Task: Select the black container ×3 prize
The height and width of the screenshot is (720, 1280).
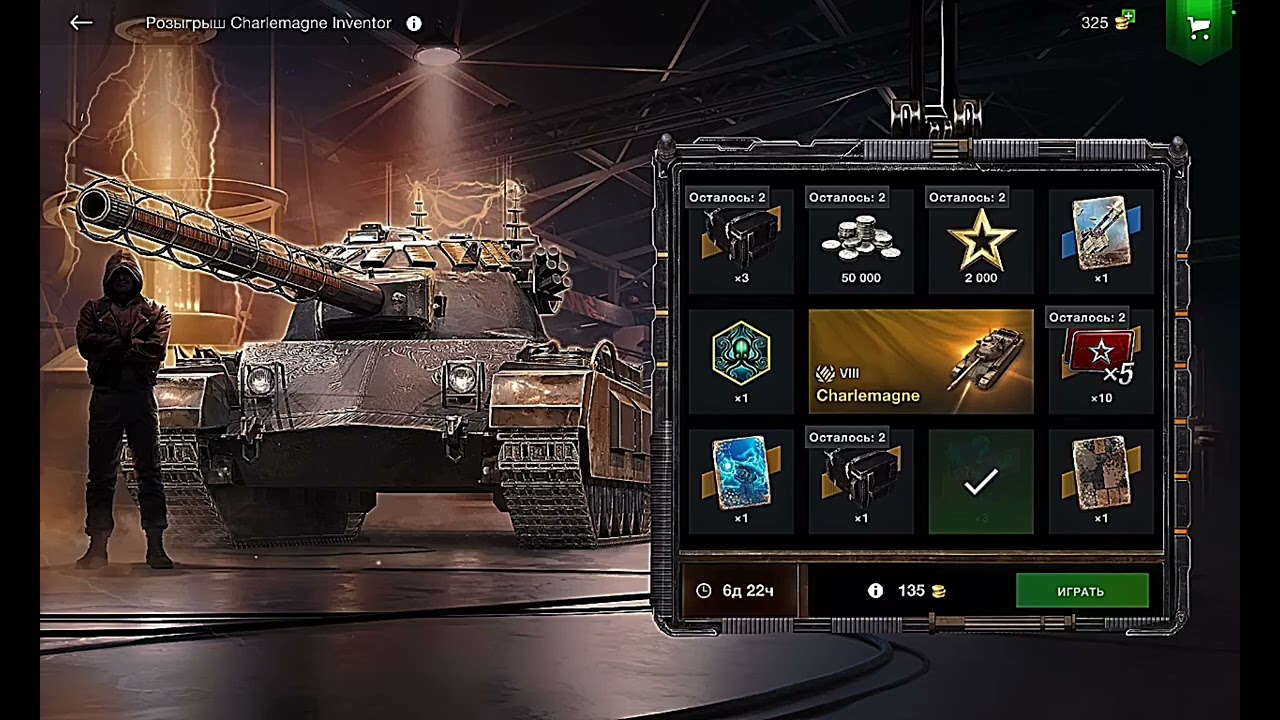Action: click(x=741, y=241)
